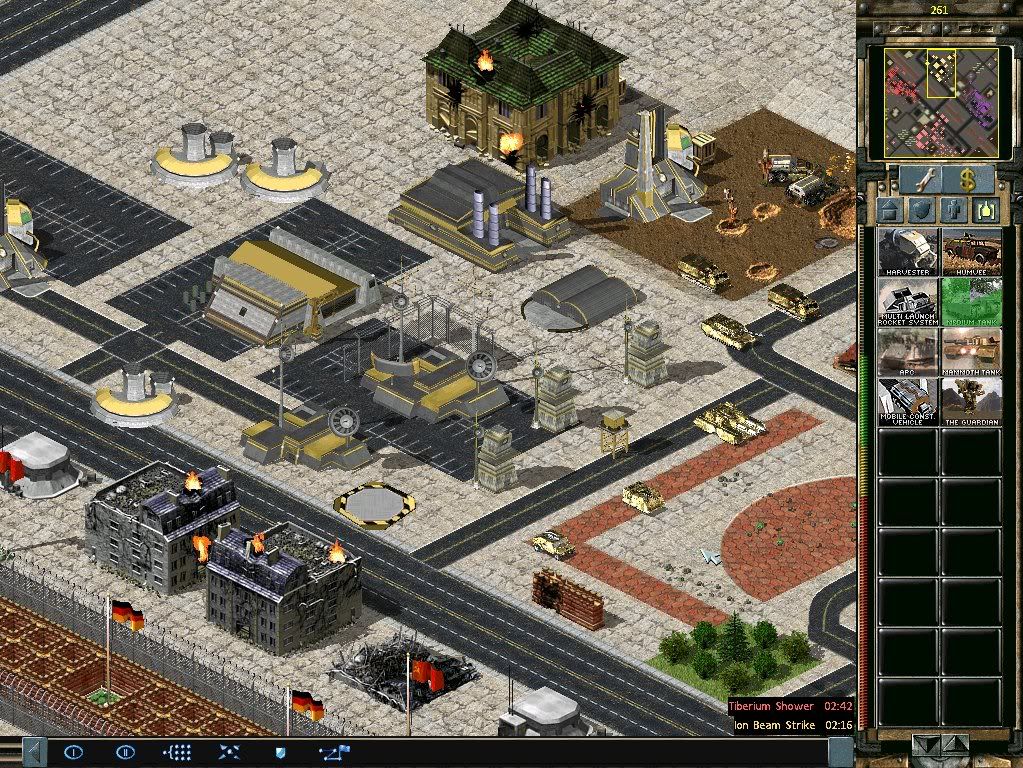Activate the dollar sign sell button
The height and width of the screenshot is (768, 1023).
coord(967,180)
